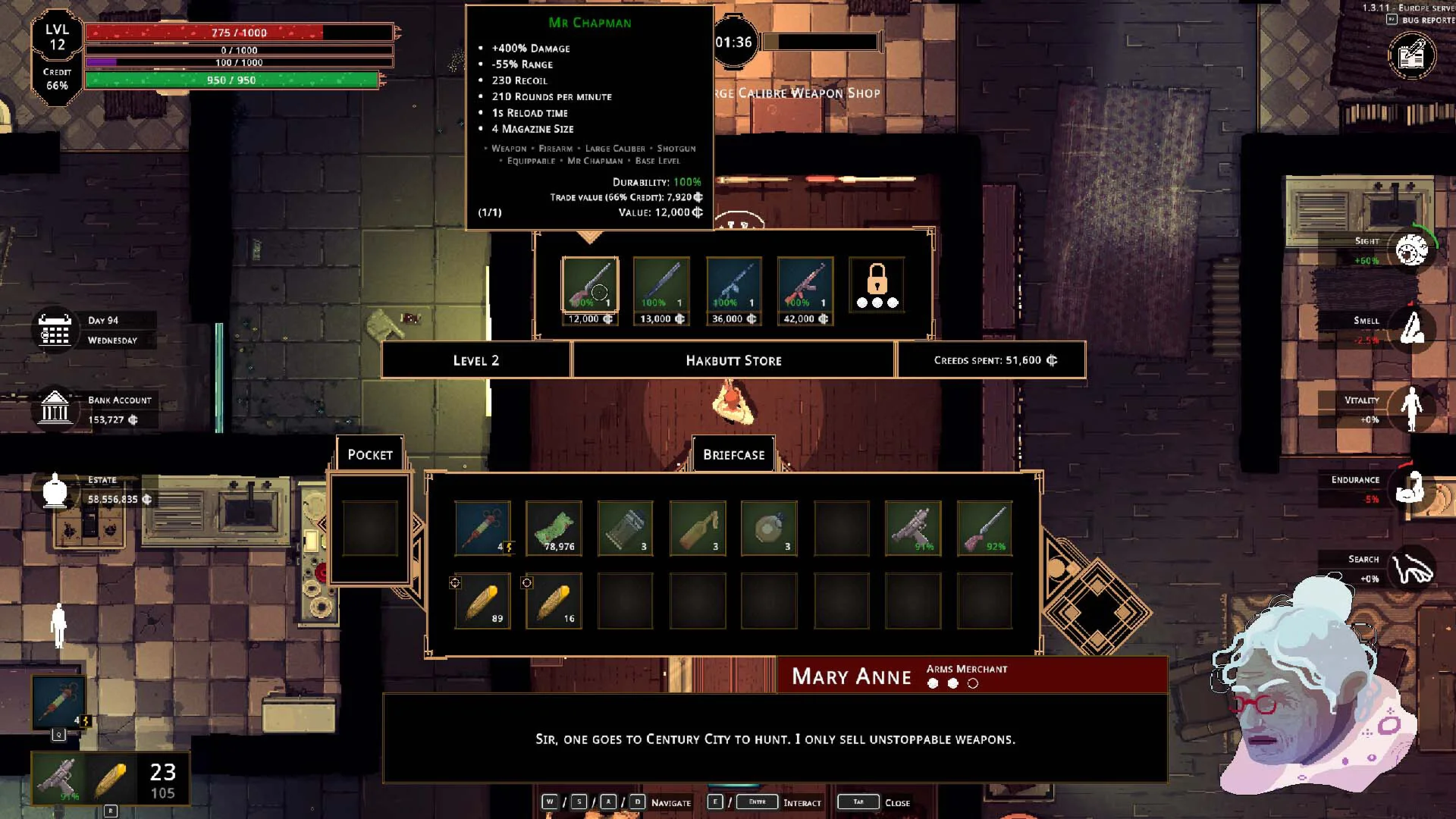Image resolution: width=1456 pixels, height=819 pixels.
Task: Select the cash stack showing 78,976
Action: coord(554,528)
